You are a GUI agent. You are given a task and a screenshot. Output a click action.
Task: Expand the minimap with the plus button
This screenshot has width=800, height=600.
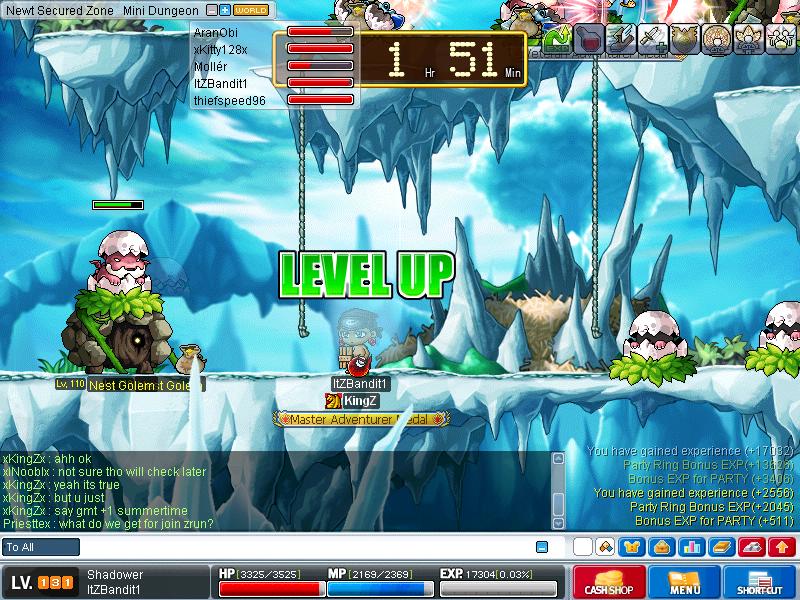(x=225, y=10)
